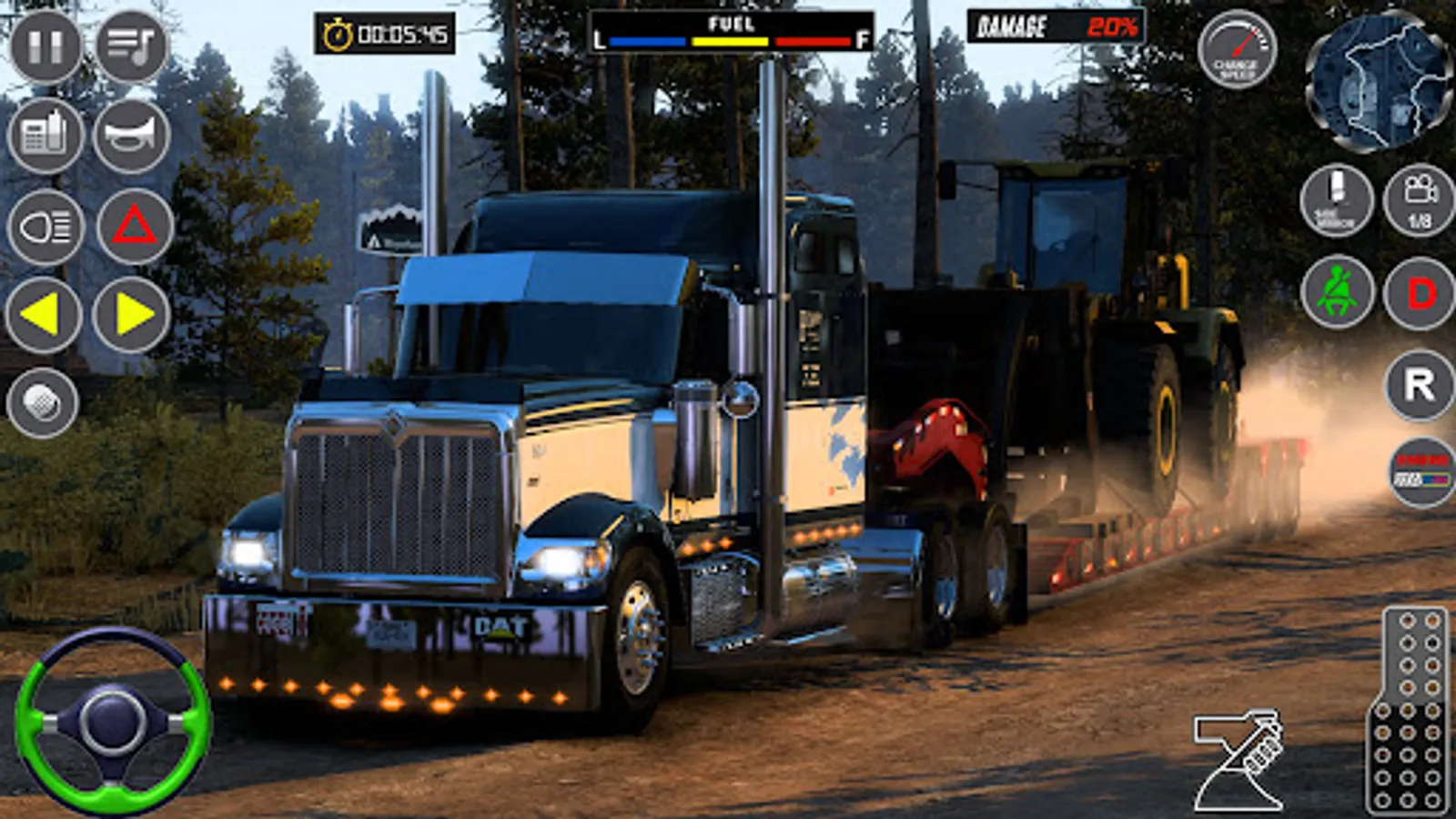Pause the game
Viewport: 1456px width, 819px height.
point(45,46)
